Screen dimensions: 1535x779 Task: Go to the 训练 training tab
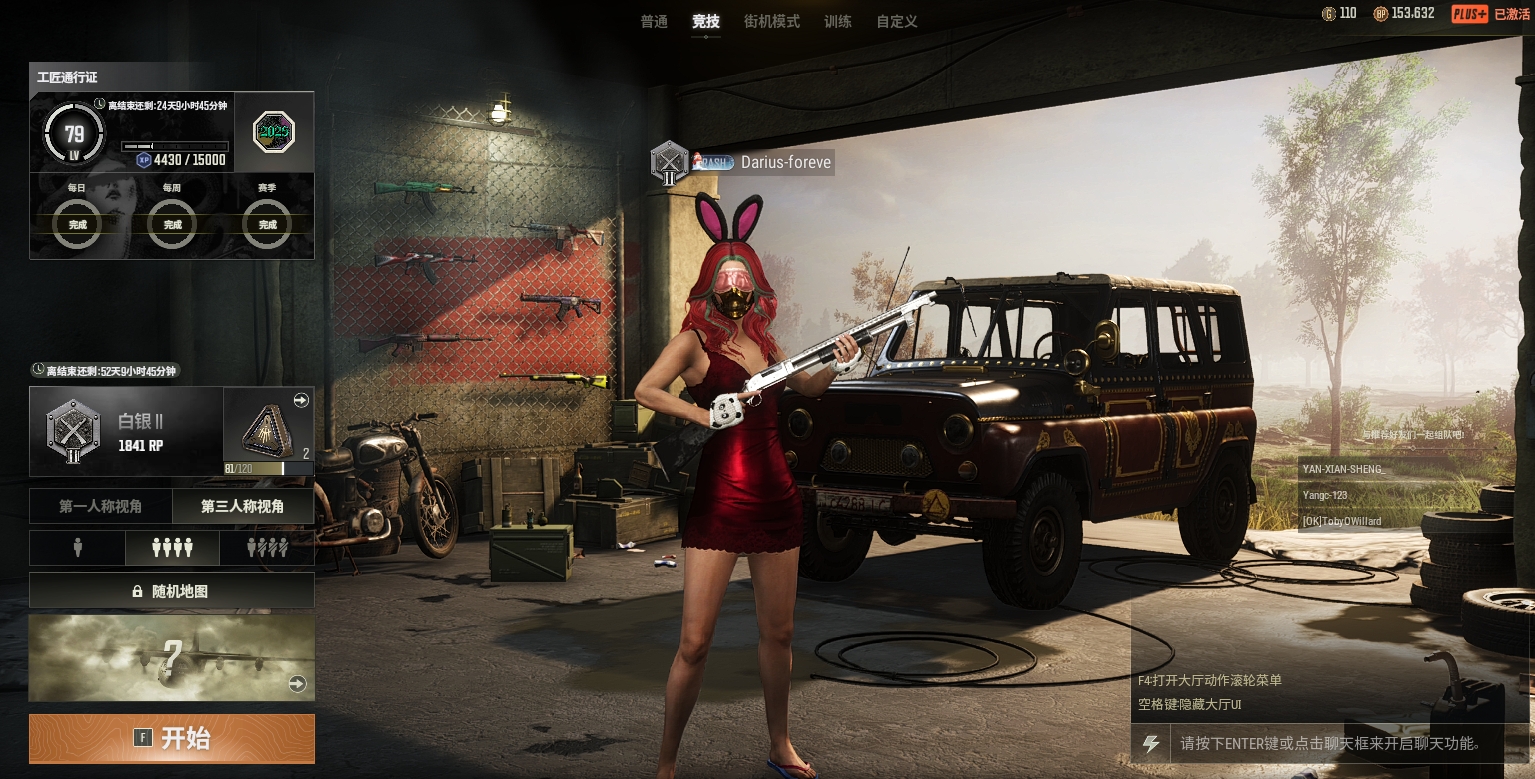(837, 21)
